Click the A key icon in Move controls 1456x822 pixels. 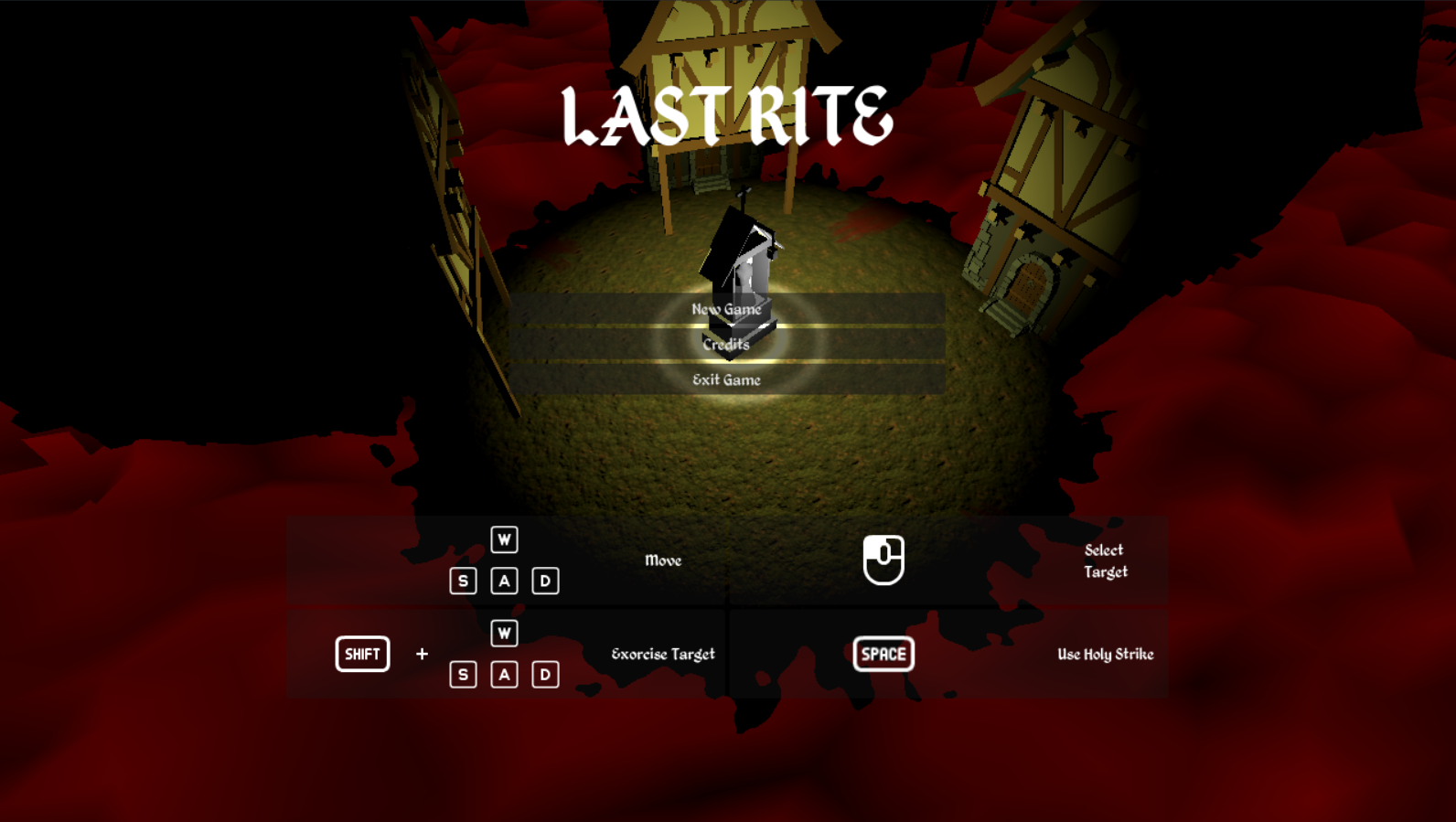(504, 580)
